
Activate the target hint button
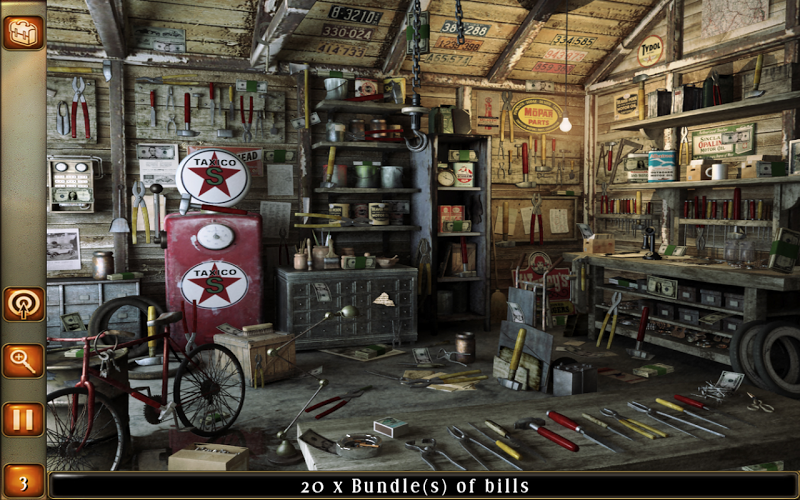point(22,304)
